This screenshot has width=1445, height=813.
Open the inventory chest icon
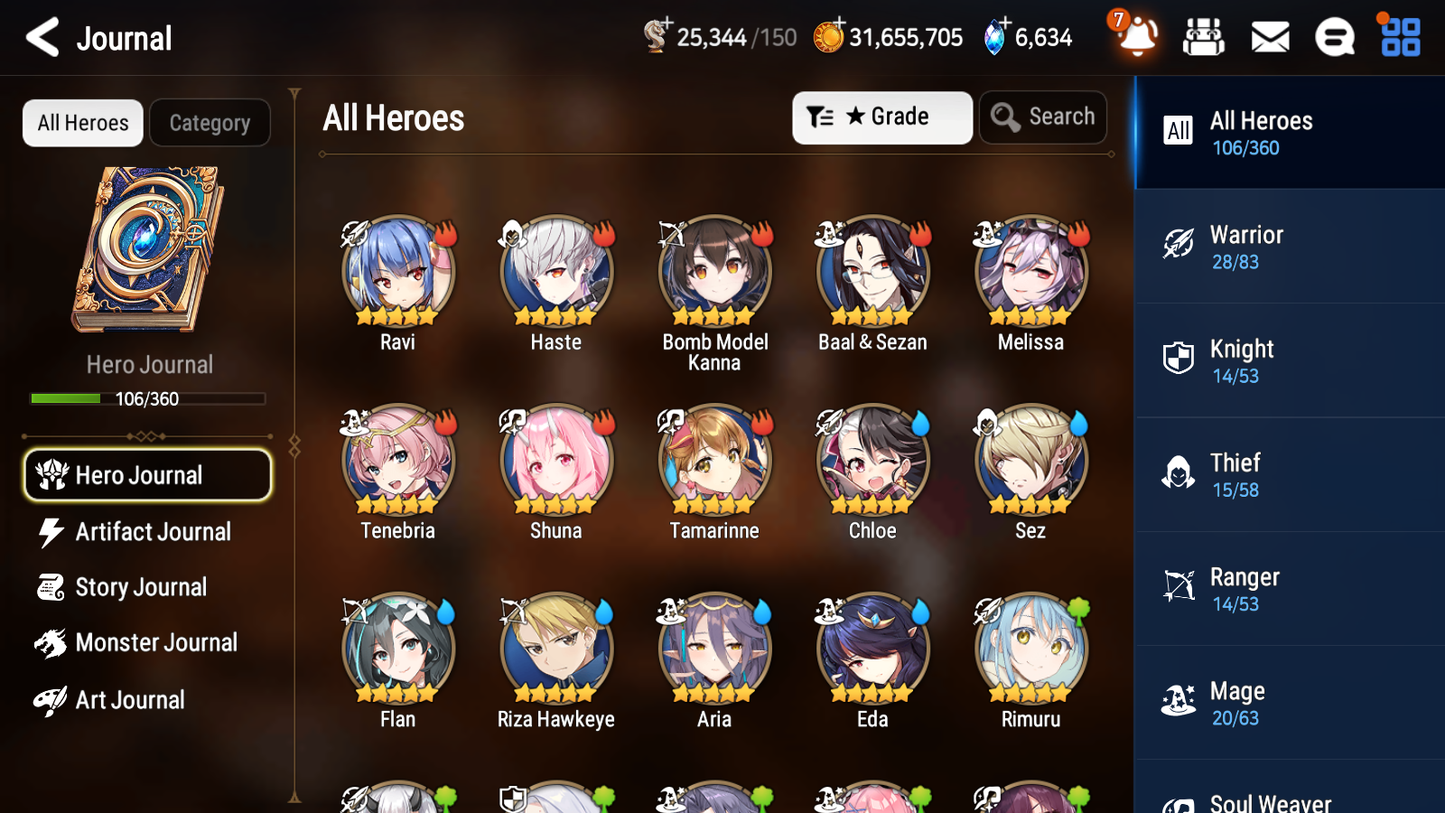point(1203,36)
